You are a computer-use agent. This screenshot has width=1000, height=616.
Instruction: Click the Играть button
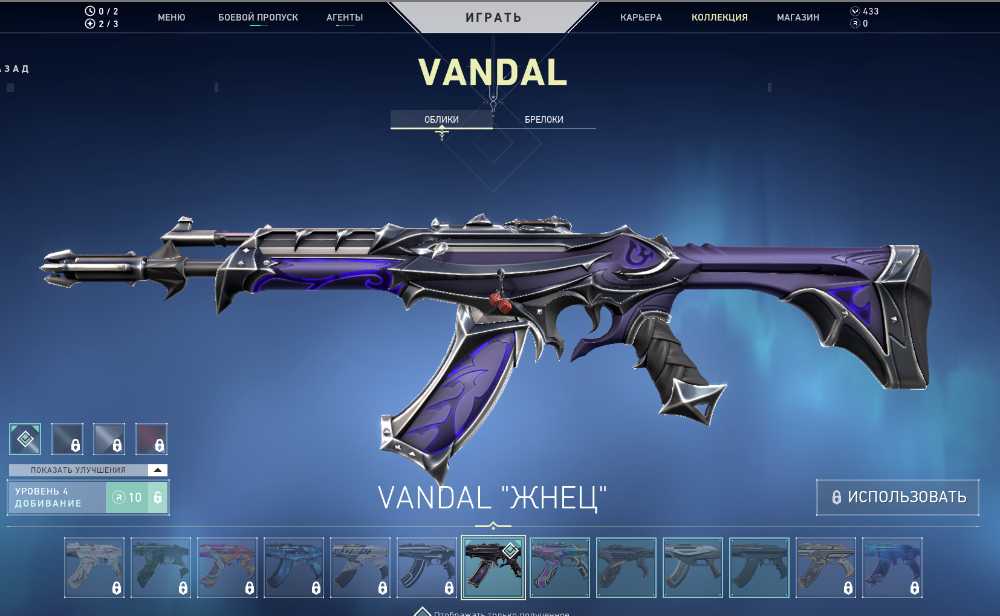point(492,17)
